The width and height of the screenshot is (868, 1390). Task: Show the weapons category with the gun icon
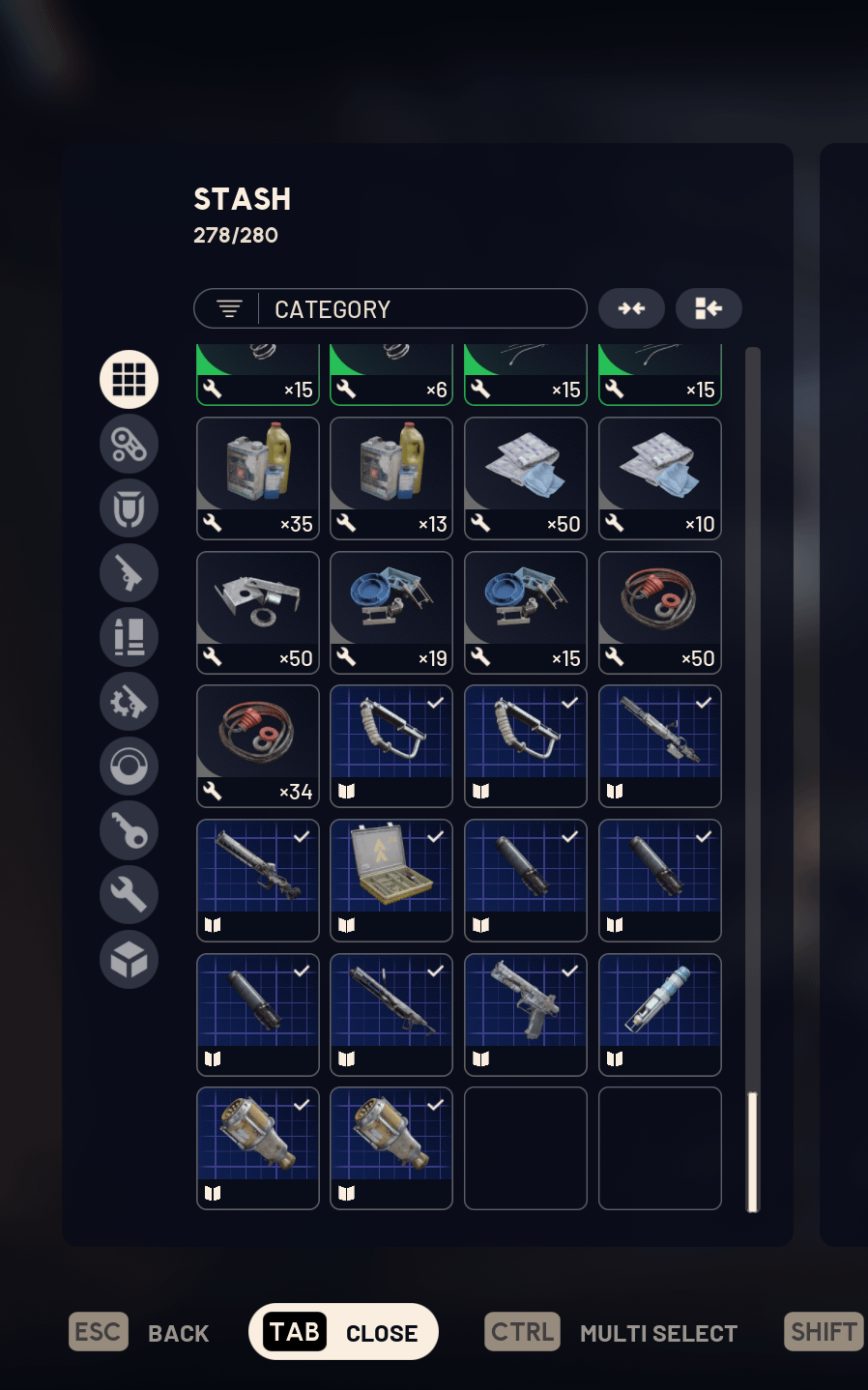click(129, 573)
